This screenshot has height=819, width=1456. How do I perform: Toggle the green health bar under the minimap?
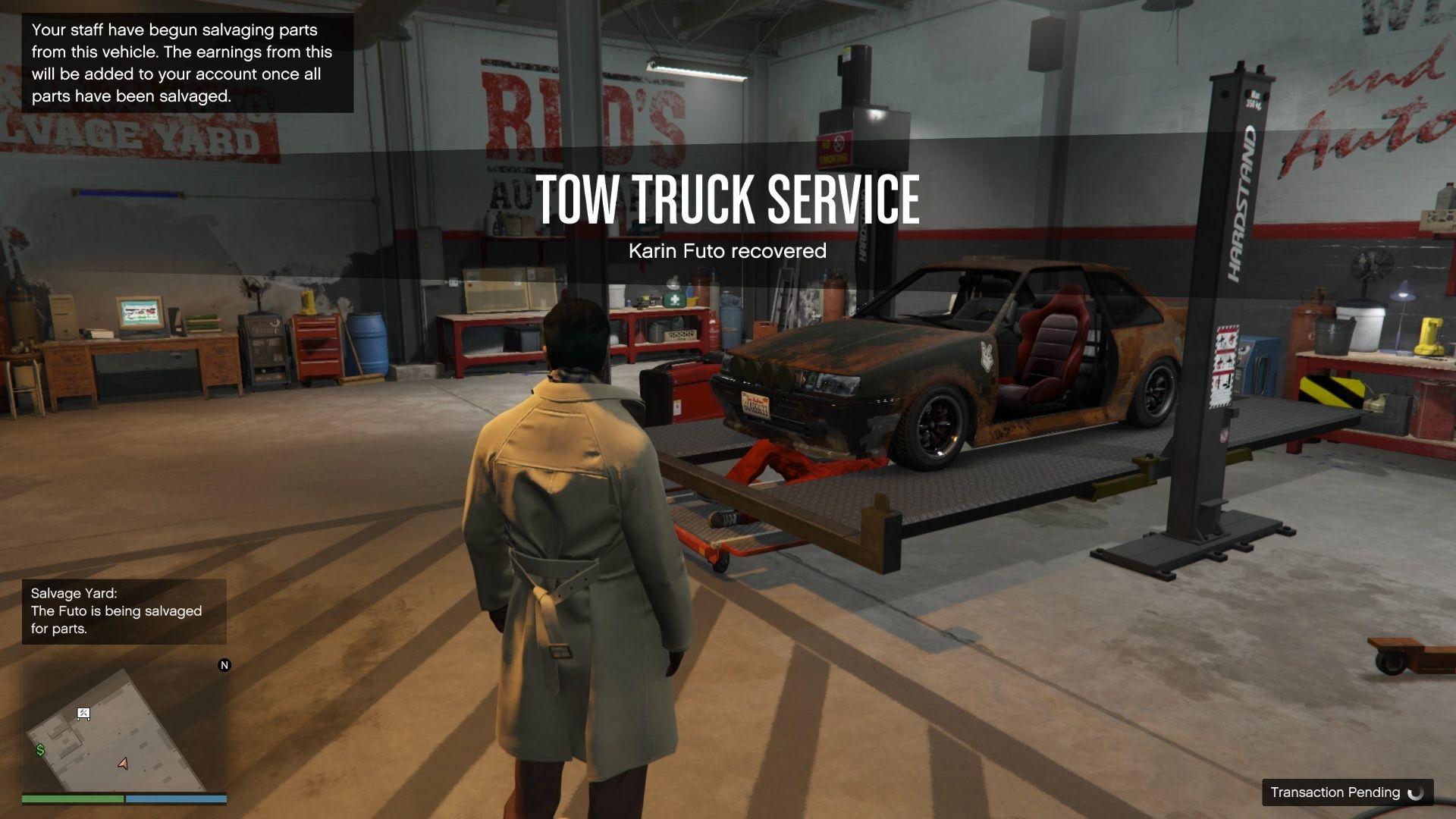[72, 799]
